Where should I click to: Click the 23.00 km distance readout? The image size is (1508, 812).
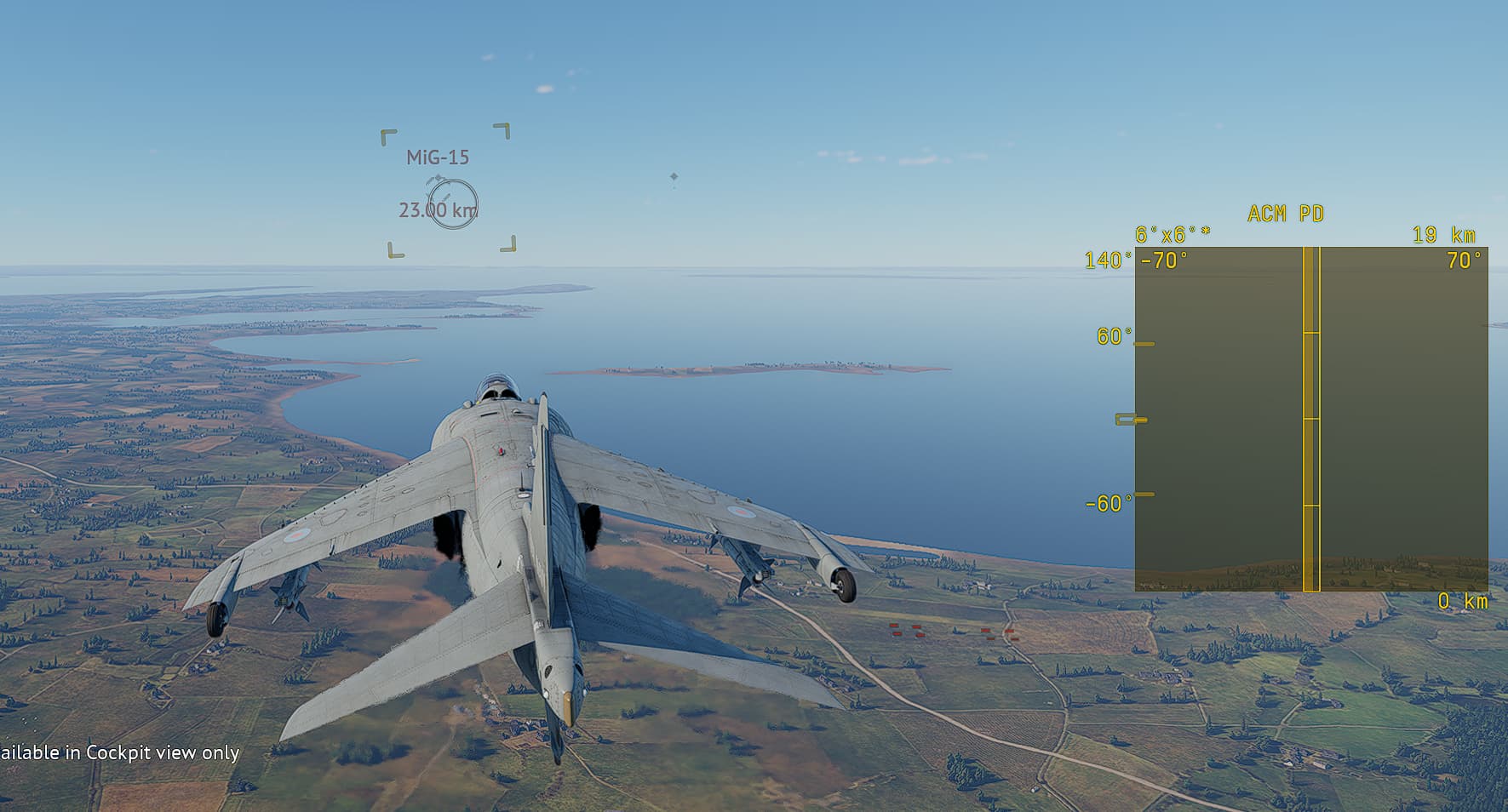click(438, 208)
